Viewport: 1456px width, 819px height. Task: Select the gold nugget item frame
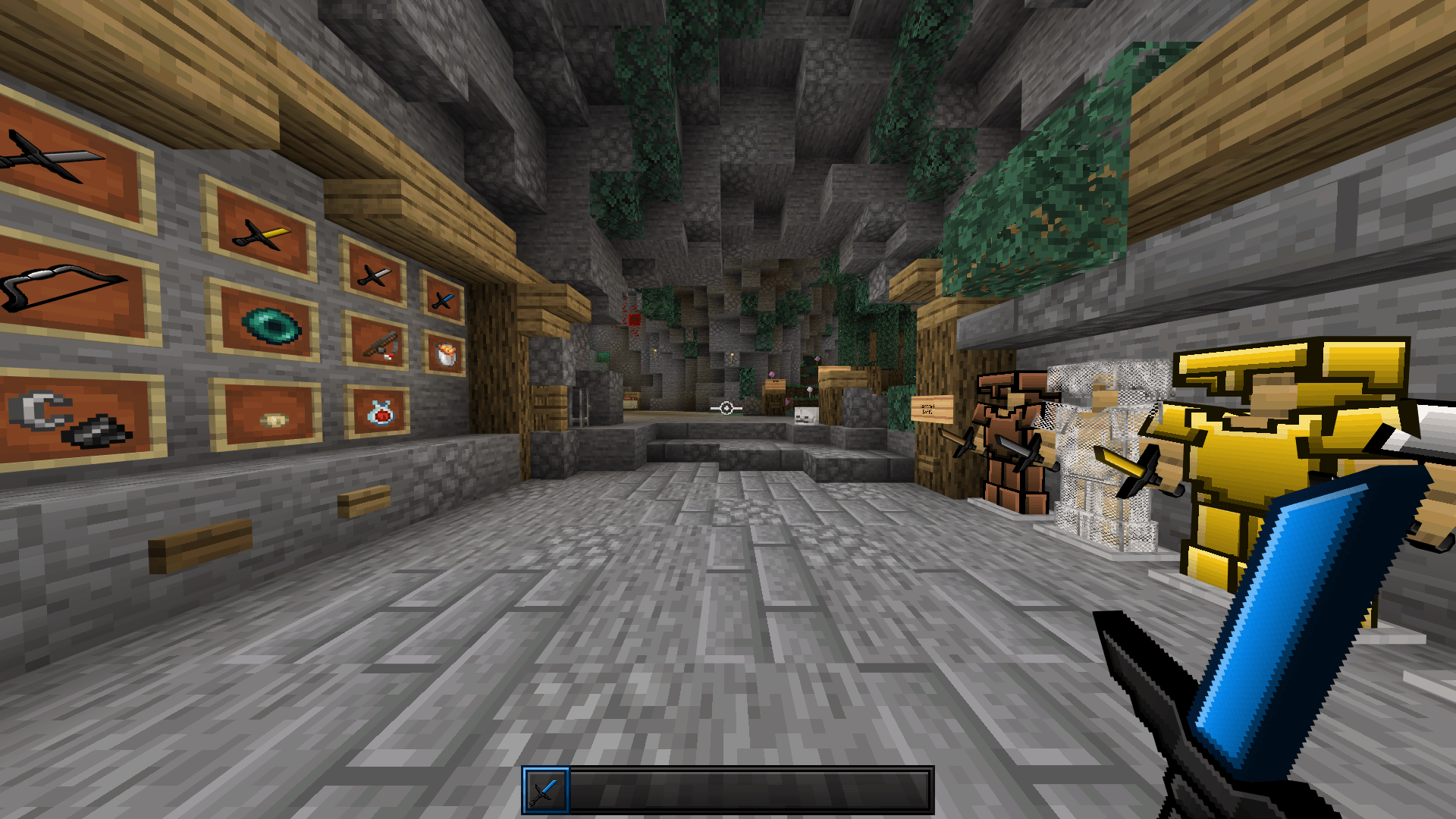pos(273,417)
